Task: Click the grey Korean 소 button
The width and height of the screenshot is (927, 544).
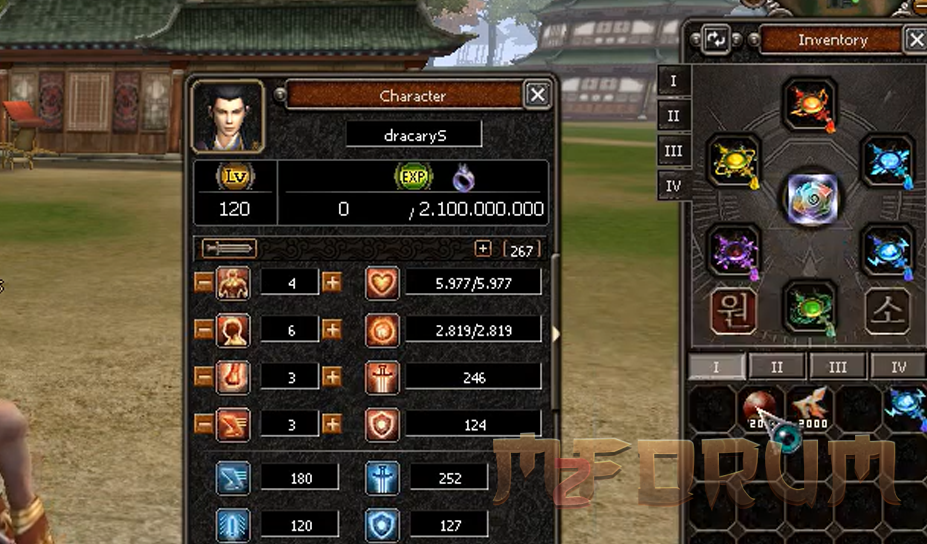Action: (x=888, y=311)
